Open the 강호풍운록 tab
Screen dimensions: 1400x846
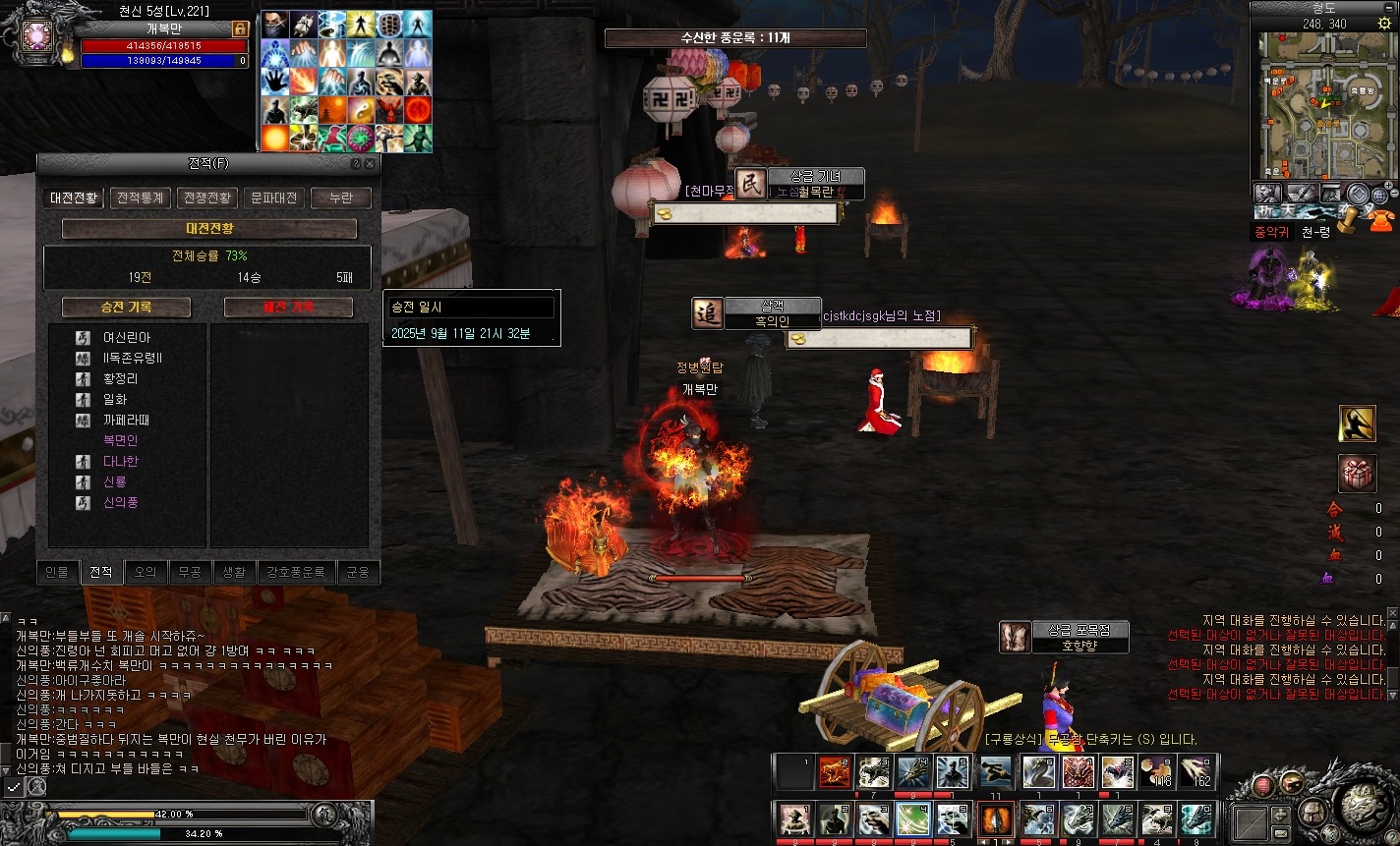point(295,572)
